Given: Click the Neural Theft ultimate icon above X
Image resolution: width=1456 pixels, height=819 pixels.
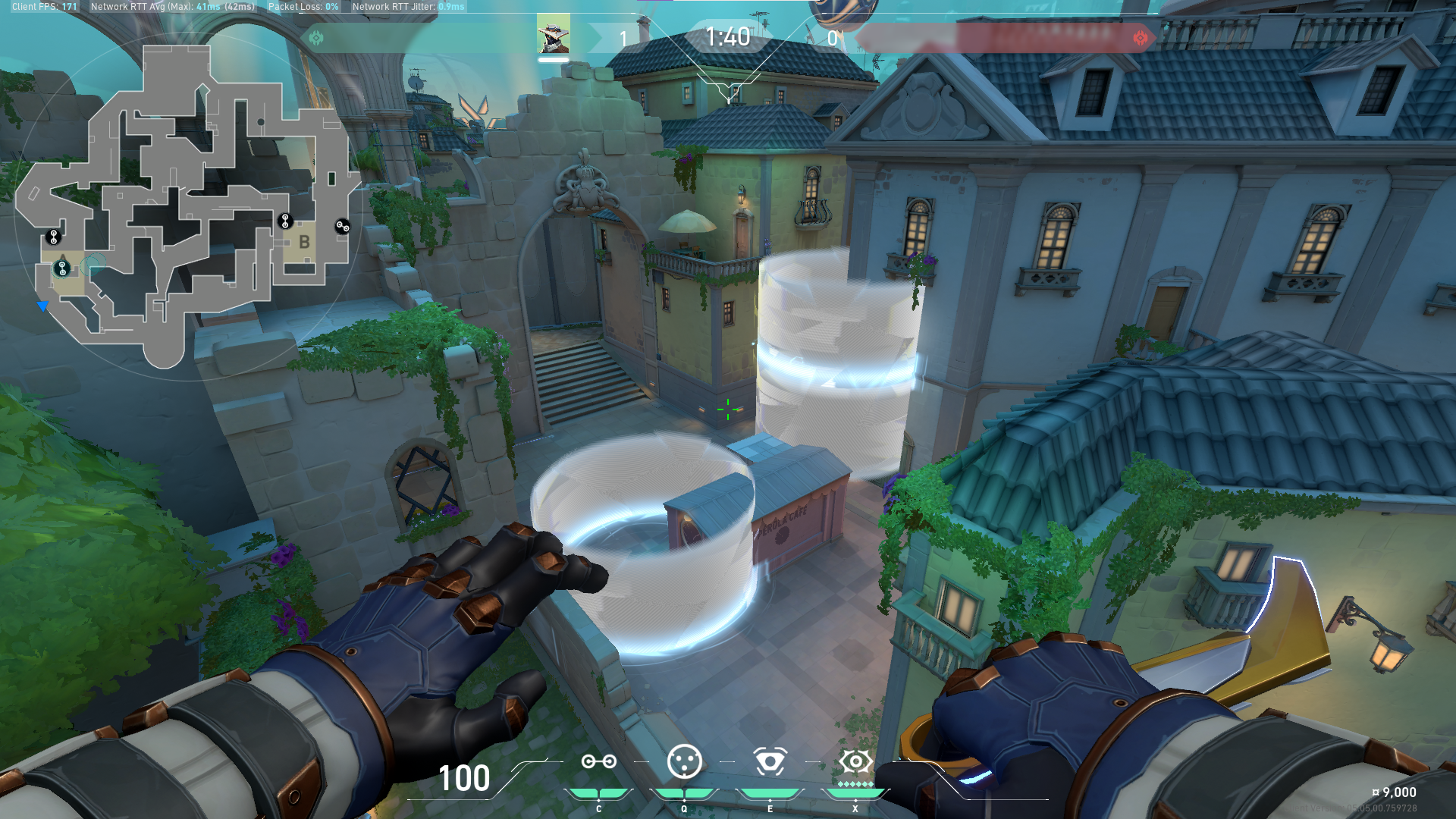Looking at the screenshot, I should pos(855,761).
